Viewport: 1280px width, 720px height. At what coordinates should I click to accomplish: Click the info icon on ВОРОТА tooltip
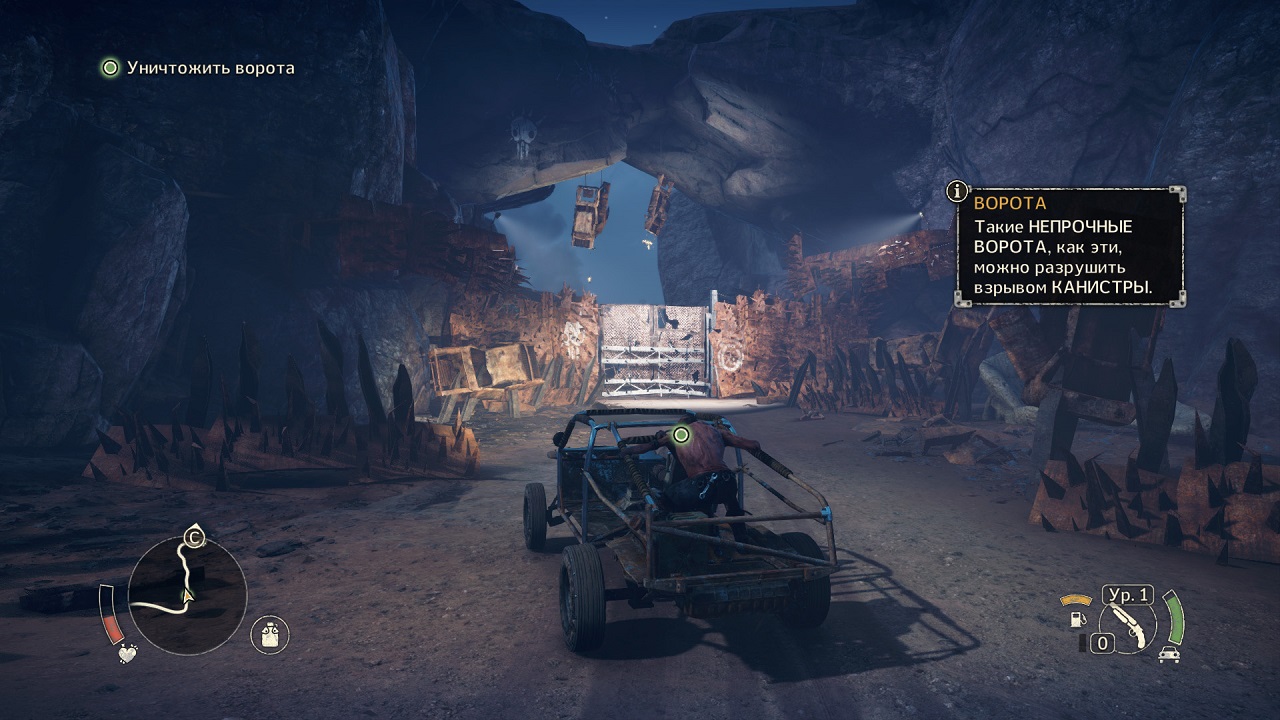tap(958, 190)
